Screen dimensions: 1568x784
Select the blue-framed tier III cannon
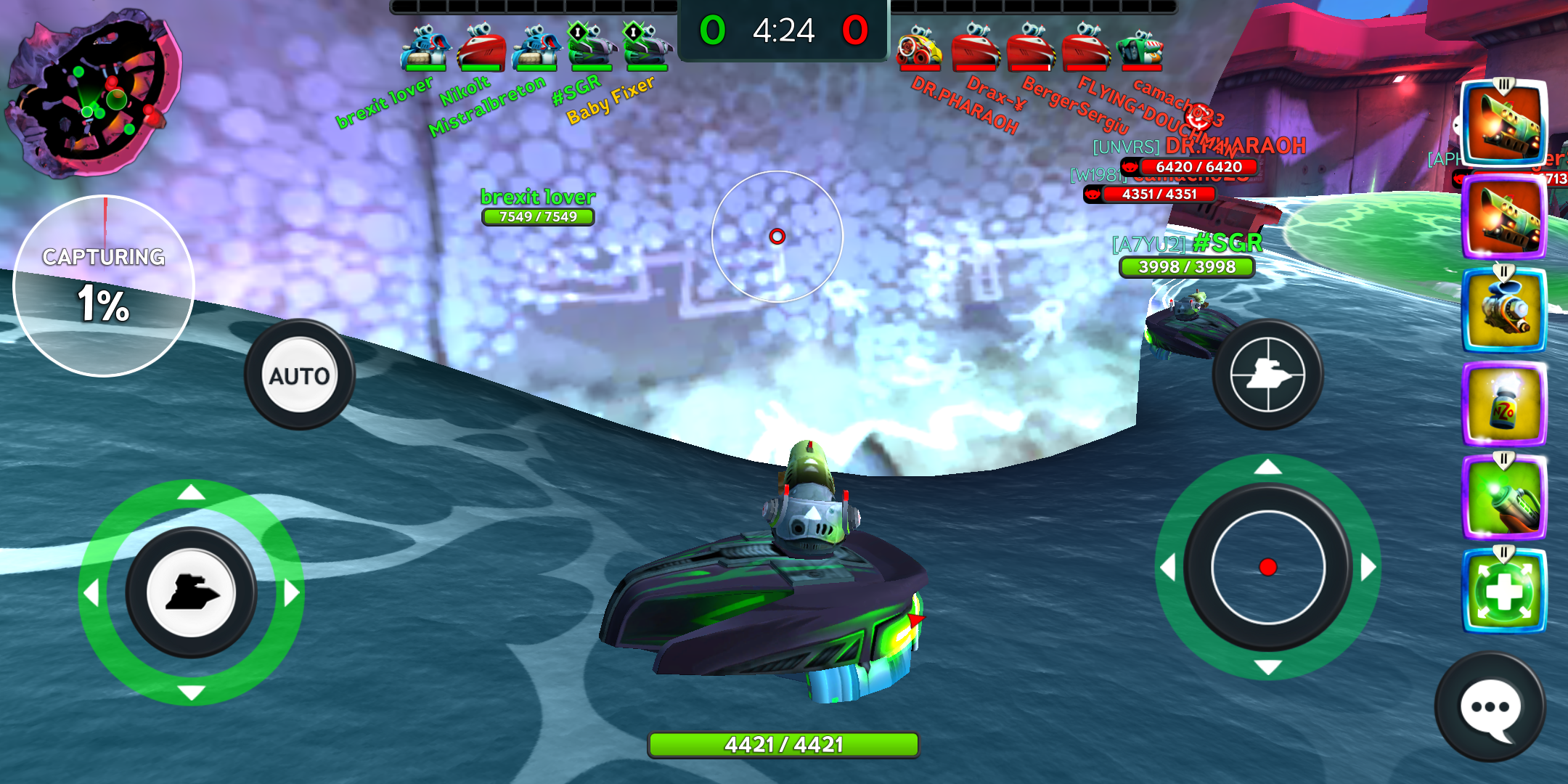point(1503,123)
